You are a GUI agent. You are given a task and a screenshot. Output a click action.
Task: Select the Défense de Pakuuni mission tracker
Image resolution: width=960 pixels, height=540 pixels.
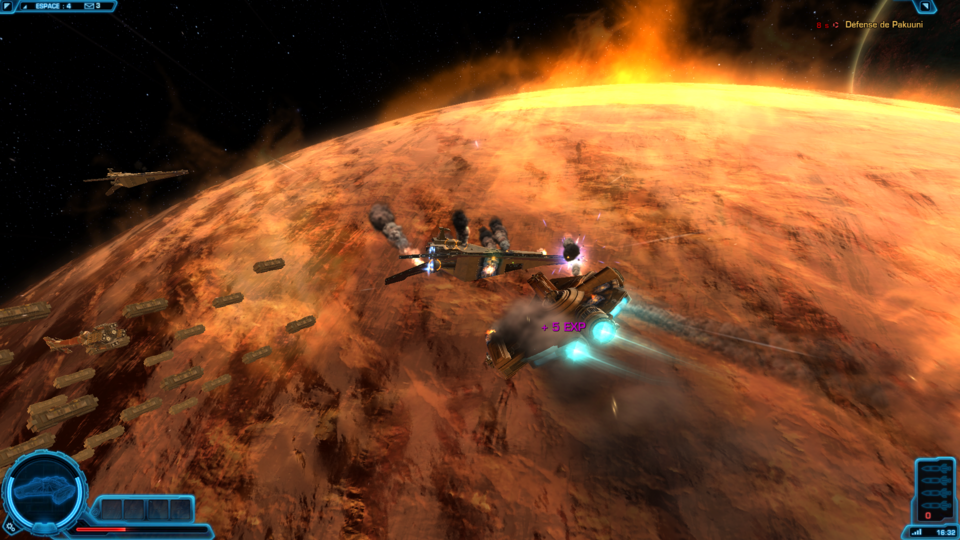883,25
